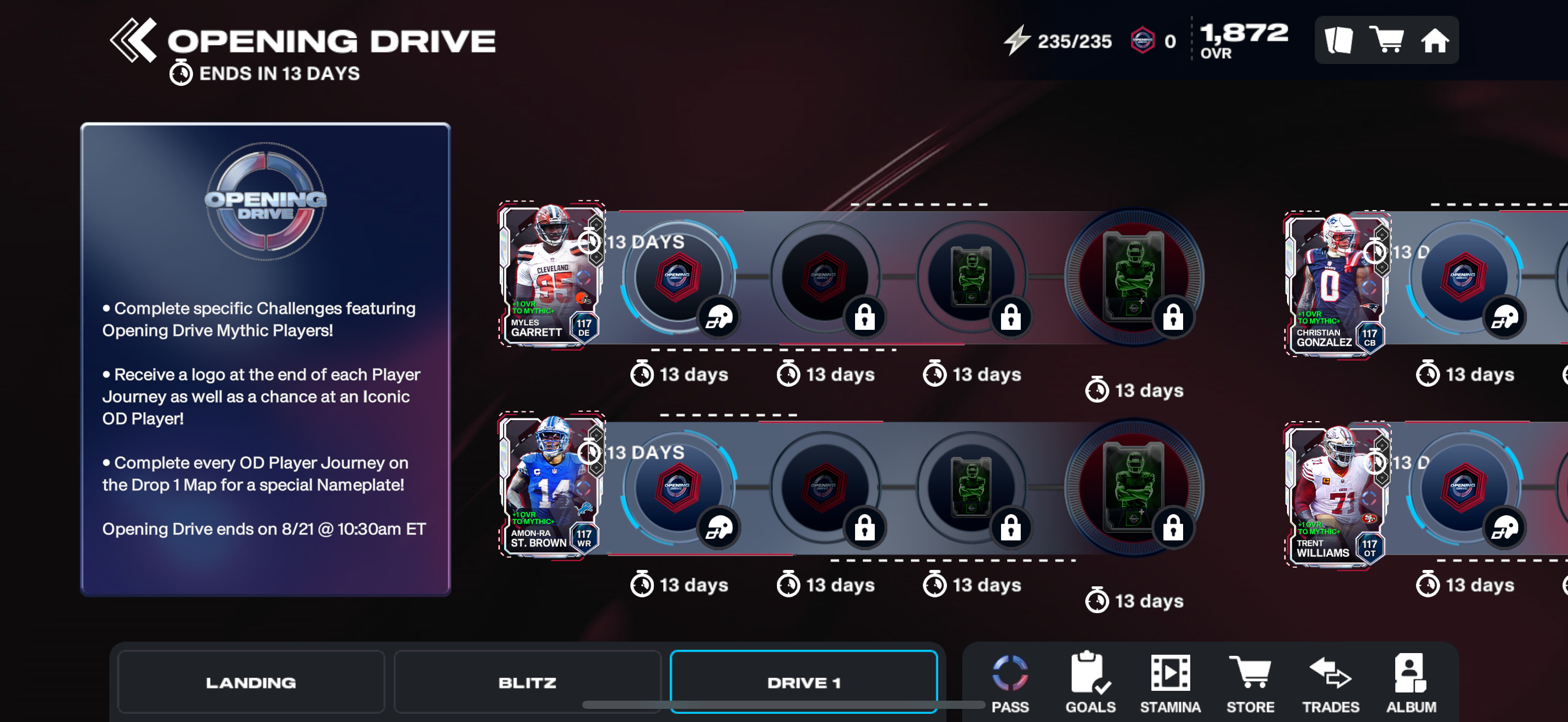Open the Trades section

(1331, 683)
